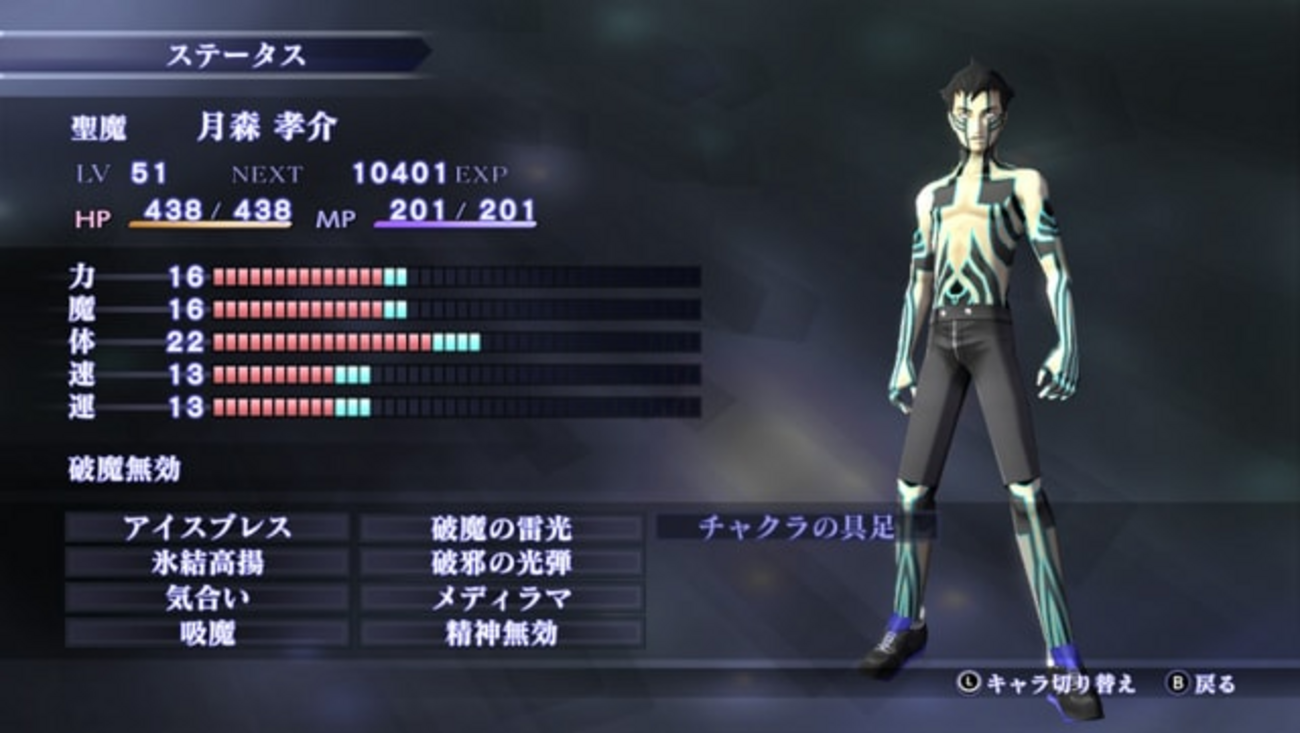Screen dimensions: 1300x733
Task: Select the 吸魔 skill entry
Action: (207, 633)
